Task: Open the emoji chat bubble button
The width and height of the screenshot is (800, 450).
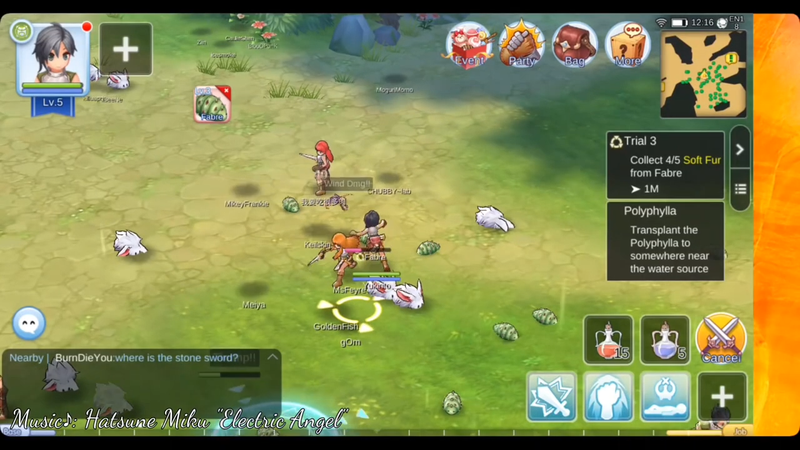Action: 30,322
